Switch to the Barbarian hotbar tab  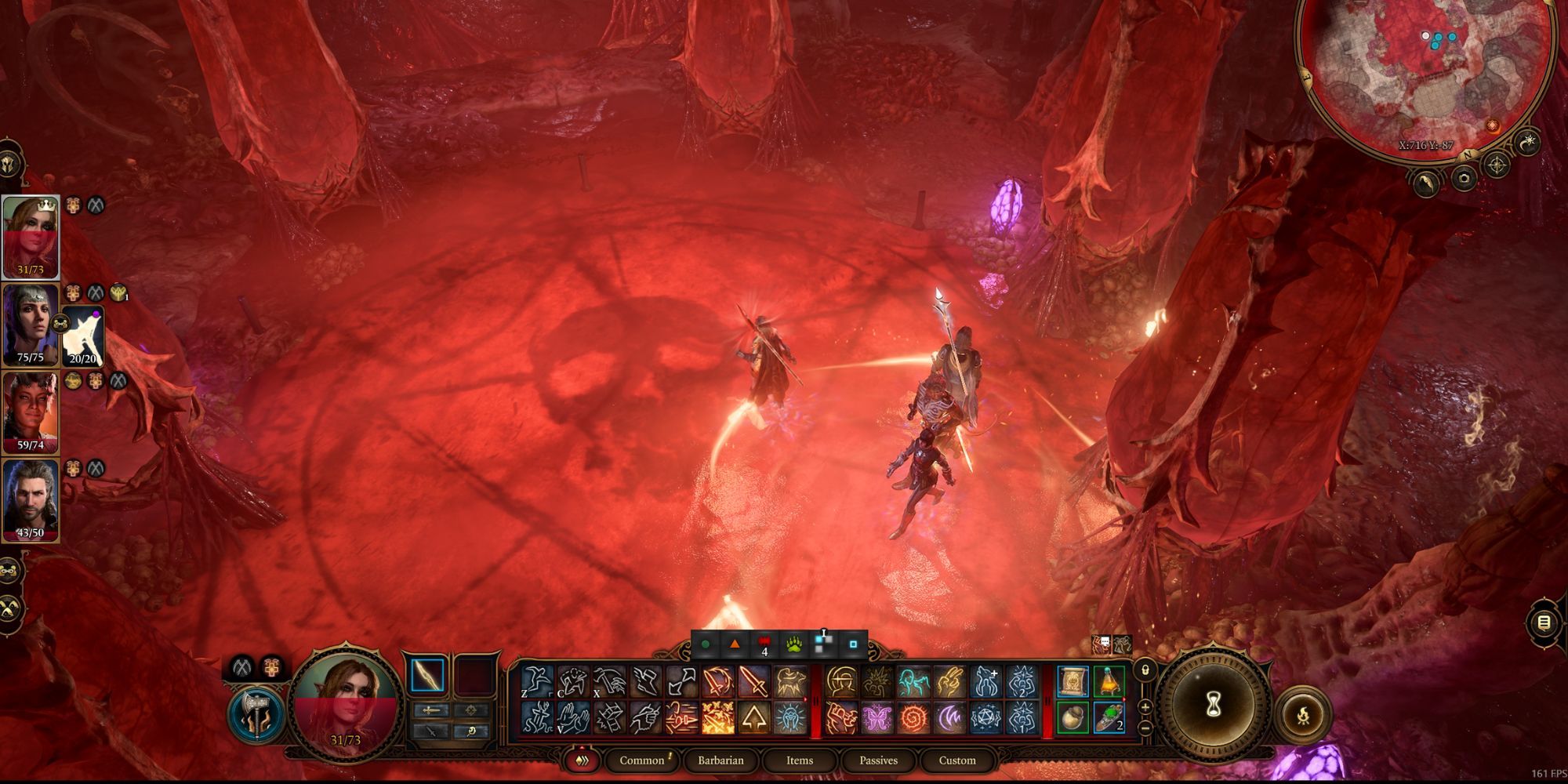720,760
